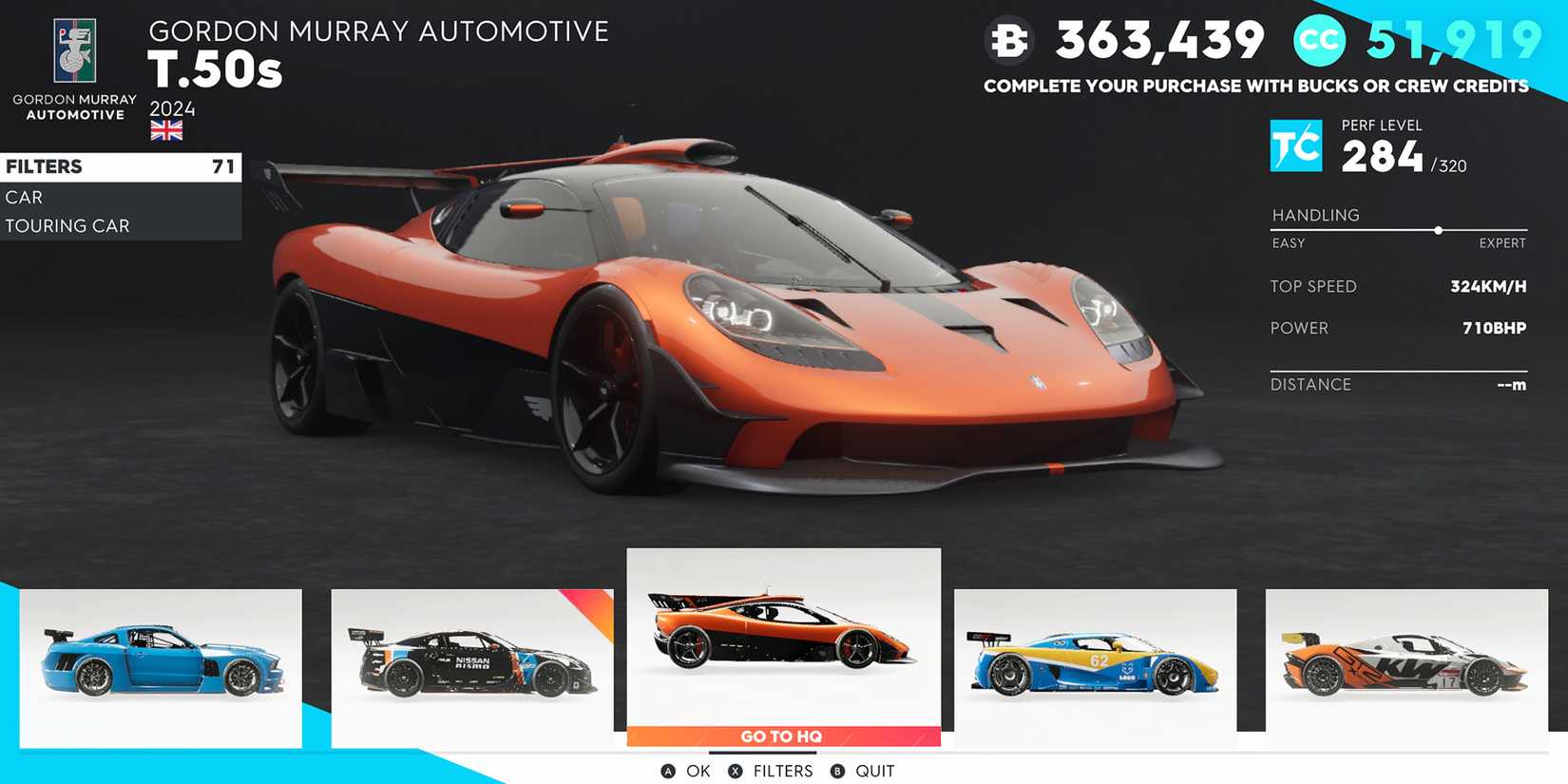This screenshot has width=1568, height=784.
Task: Click the B button Quit icon
Action: coord(836,771)
